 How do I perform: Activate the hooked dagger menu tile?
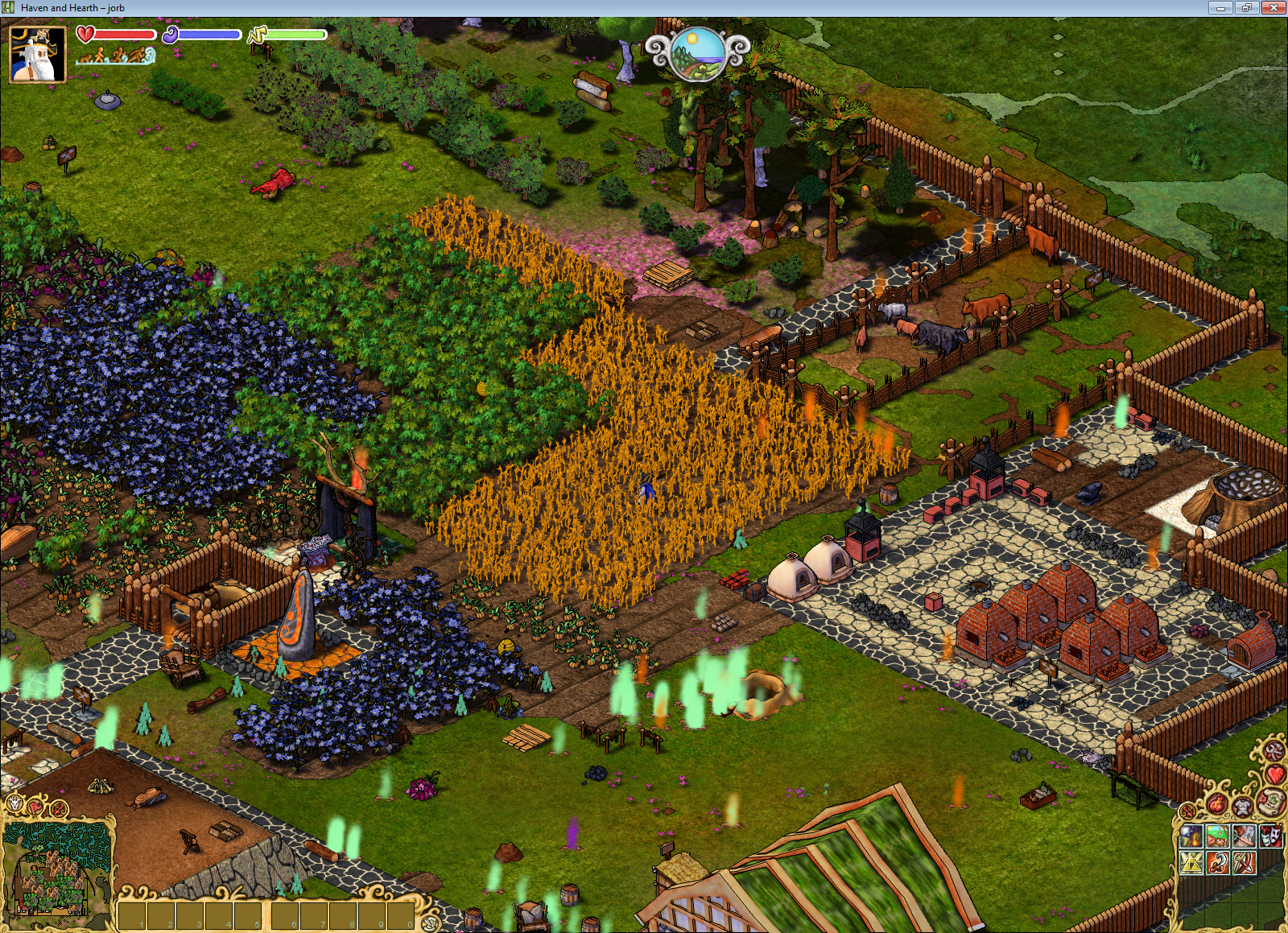(x=1218, y=863)
